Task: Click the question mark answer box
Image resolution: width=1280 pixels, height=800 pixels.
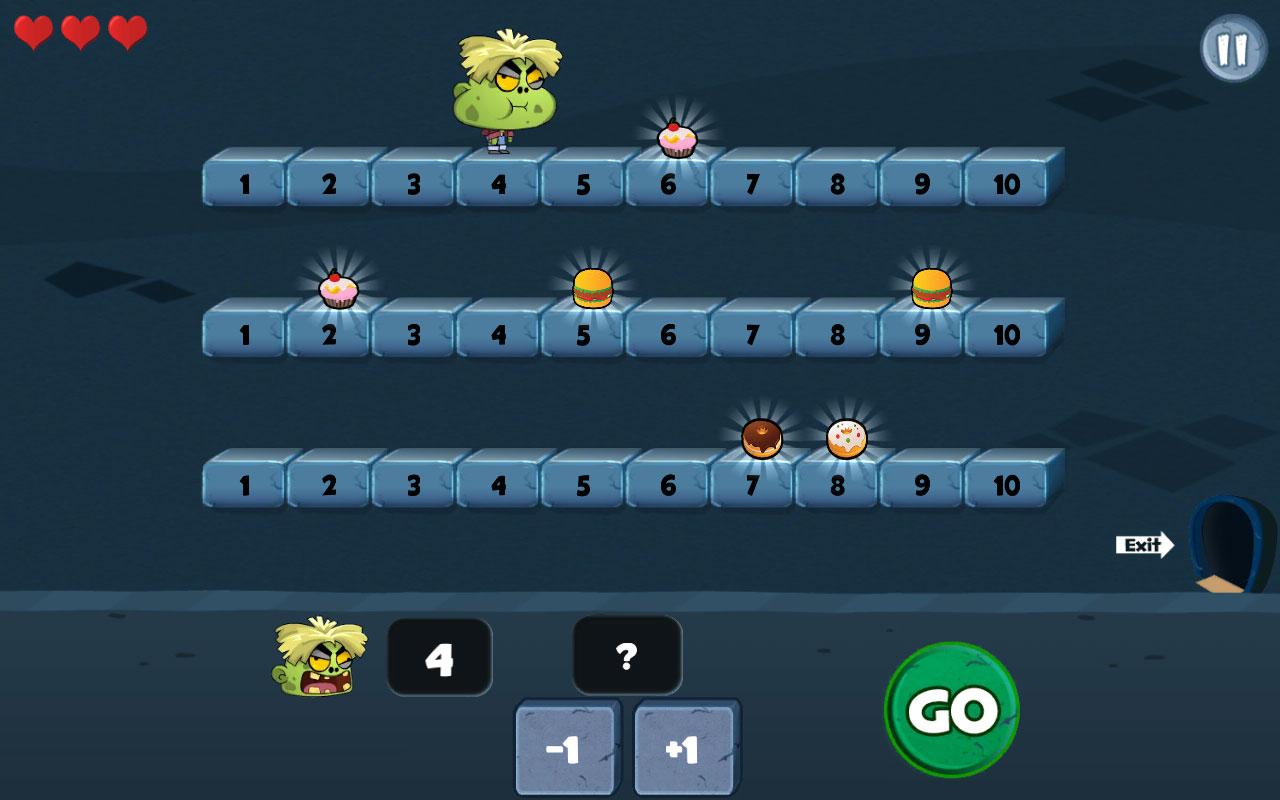Action: coord(627,655)
